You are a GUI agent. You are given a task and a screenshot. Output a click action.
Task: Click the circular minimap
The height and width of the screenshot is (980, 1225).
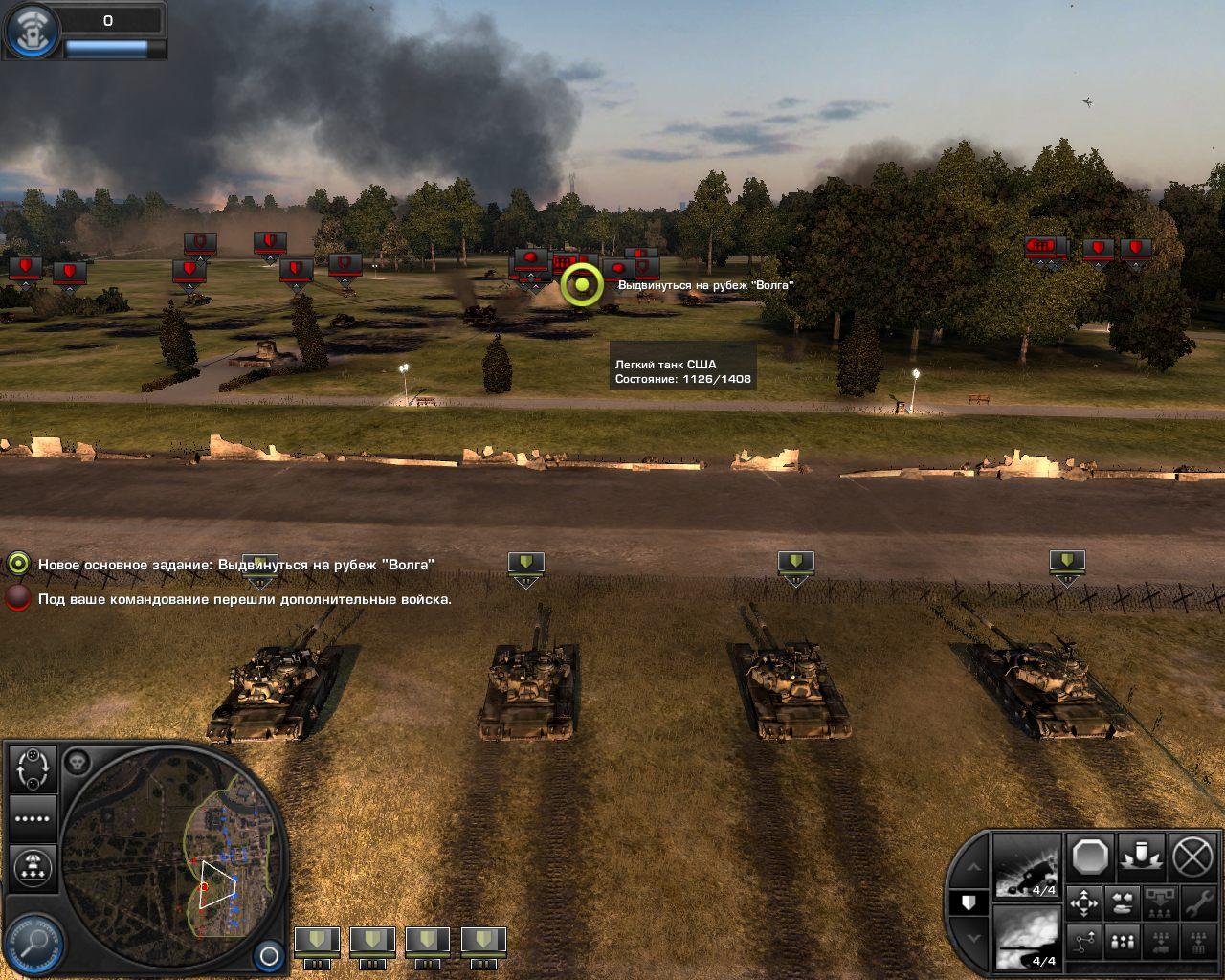coord(172,842)
